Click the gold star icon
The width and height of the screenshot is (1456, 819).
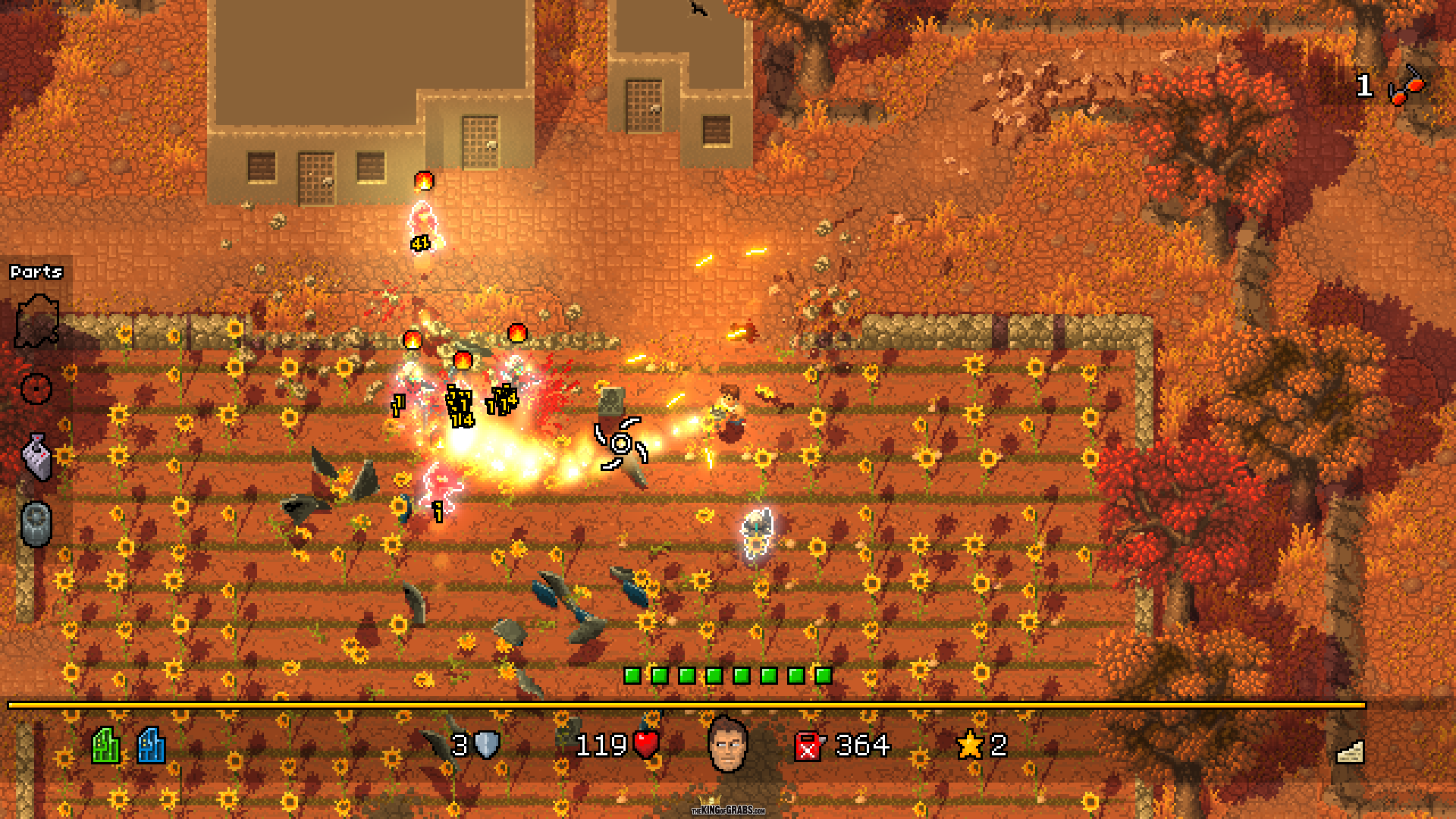point(970,745)
